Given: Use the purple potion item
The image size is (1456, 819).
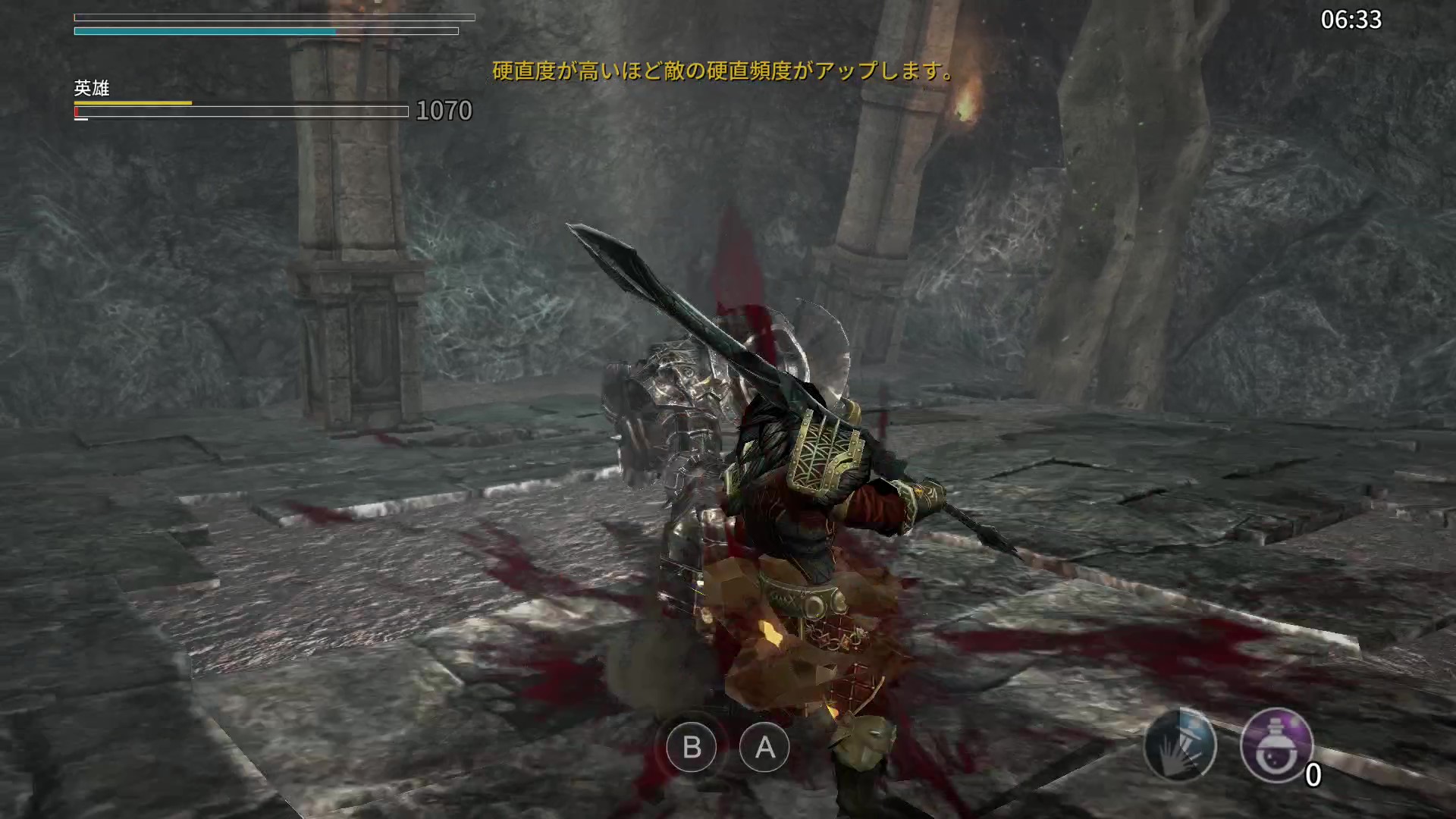Looking at the screenshot, I should pos(1276,746).
